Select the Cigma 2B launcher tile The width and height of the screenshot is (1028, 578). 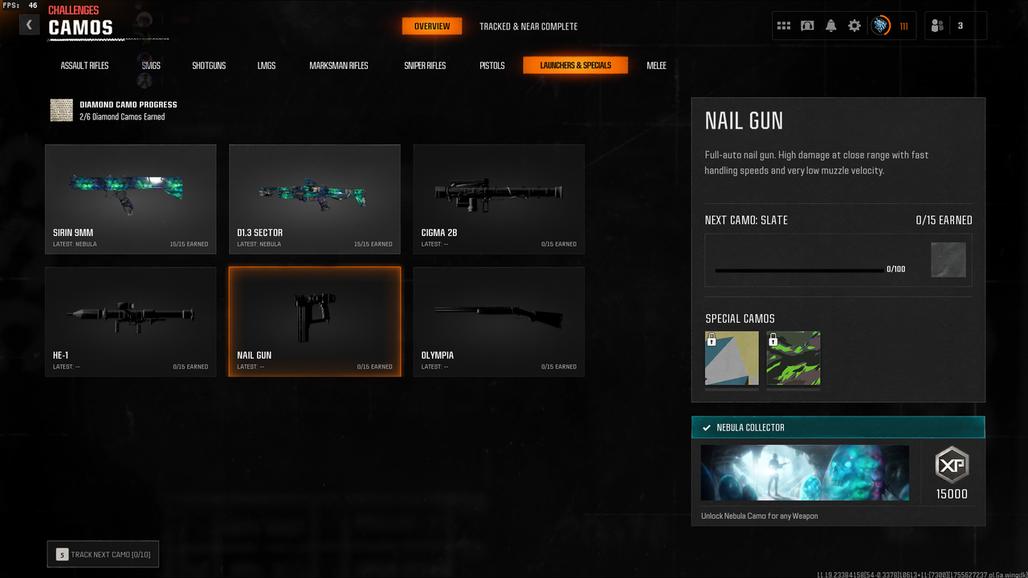point(498,198)
